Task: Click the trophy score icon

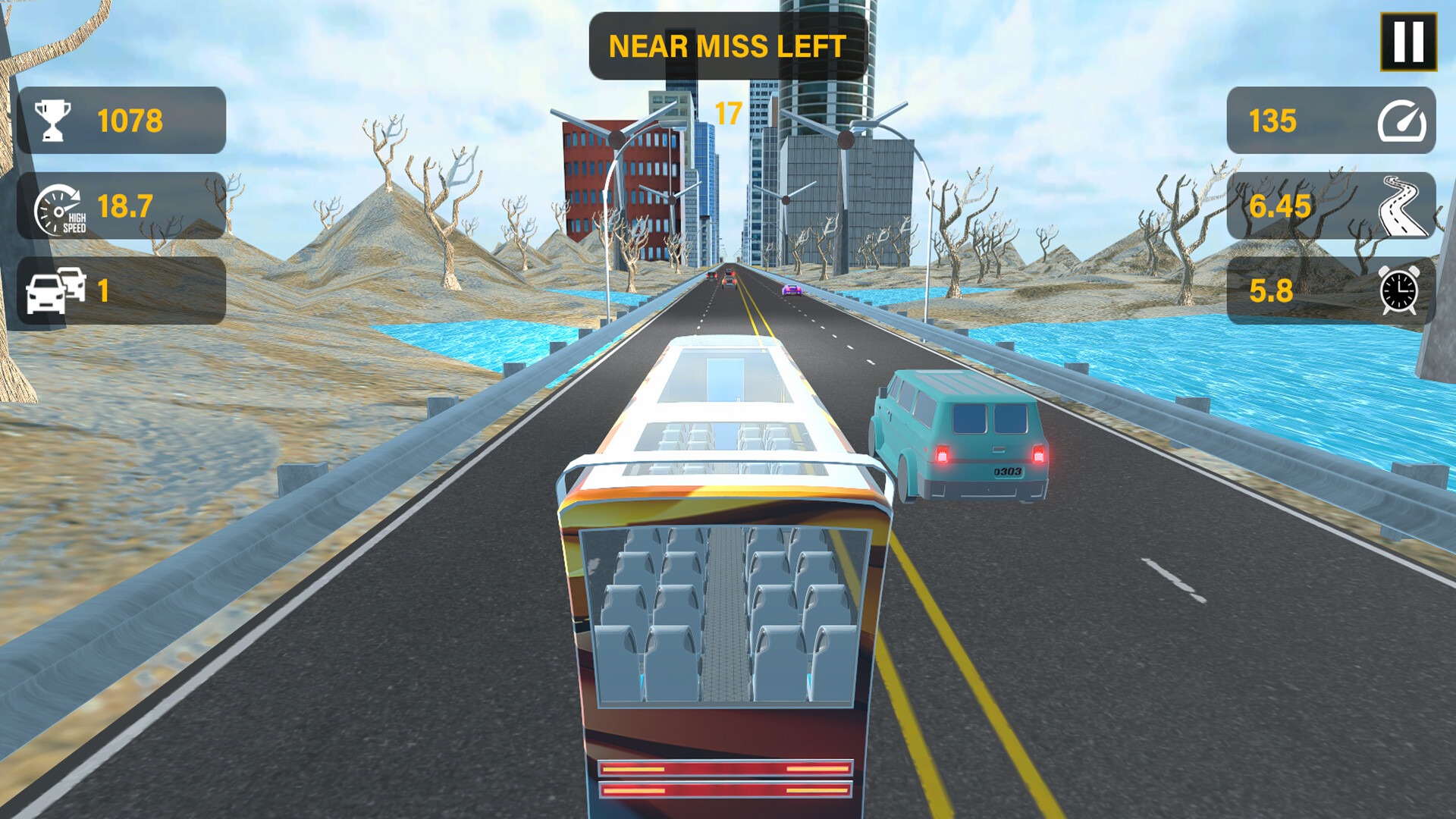Action: point(53,119)
